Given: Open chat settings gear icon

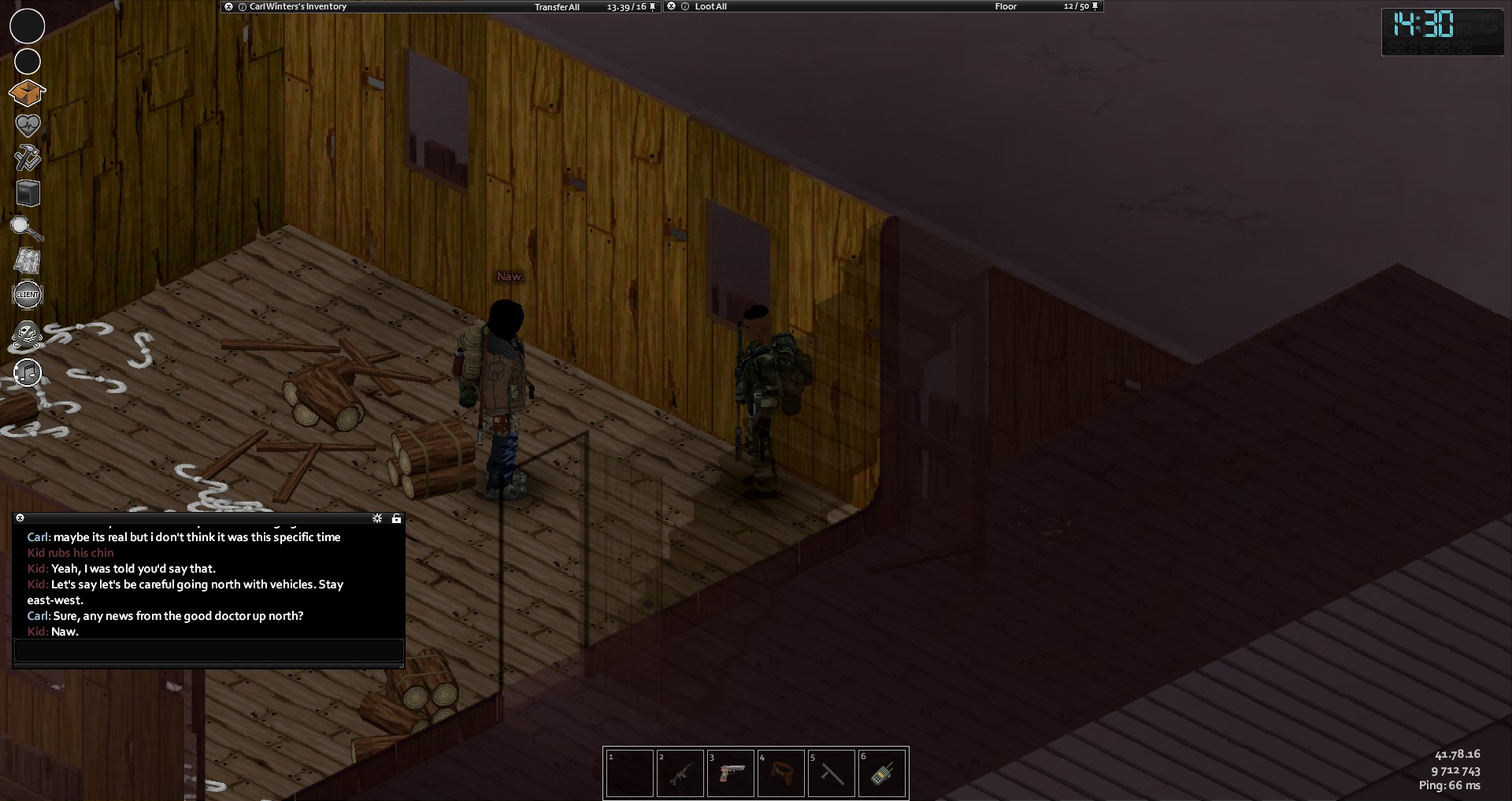Looking at the screenshot, I should click(x=377, y=518).
